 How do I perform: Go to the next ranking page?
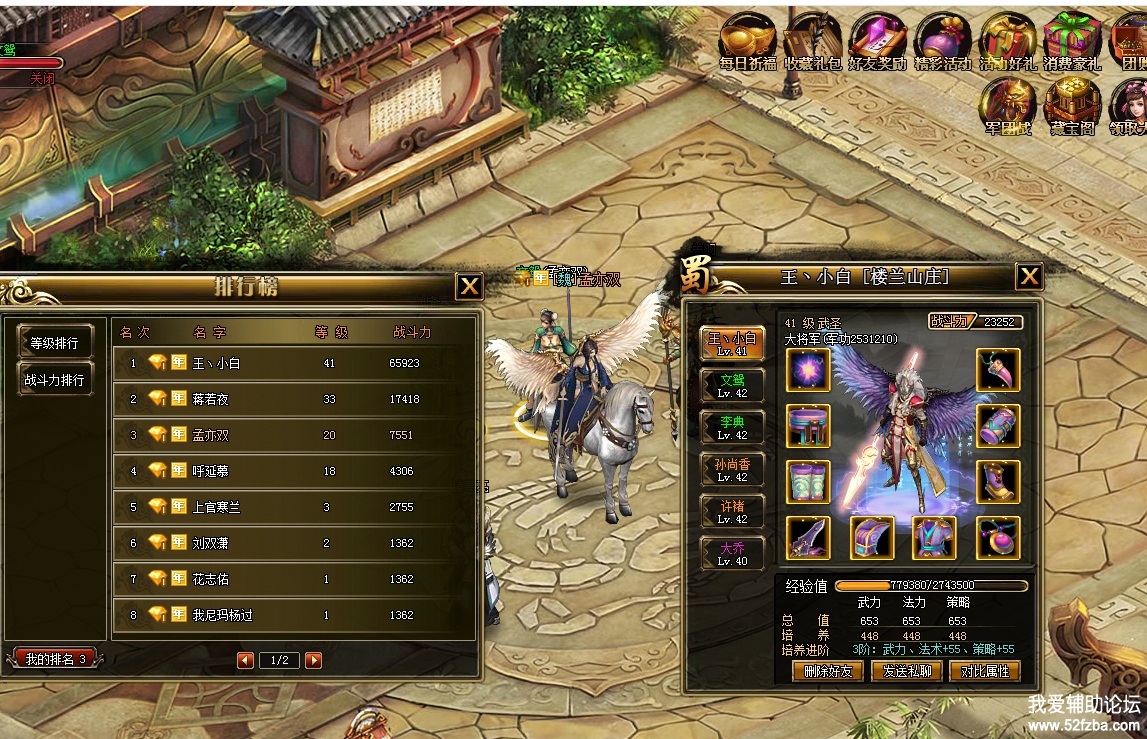click(x=313, y=660)
